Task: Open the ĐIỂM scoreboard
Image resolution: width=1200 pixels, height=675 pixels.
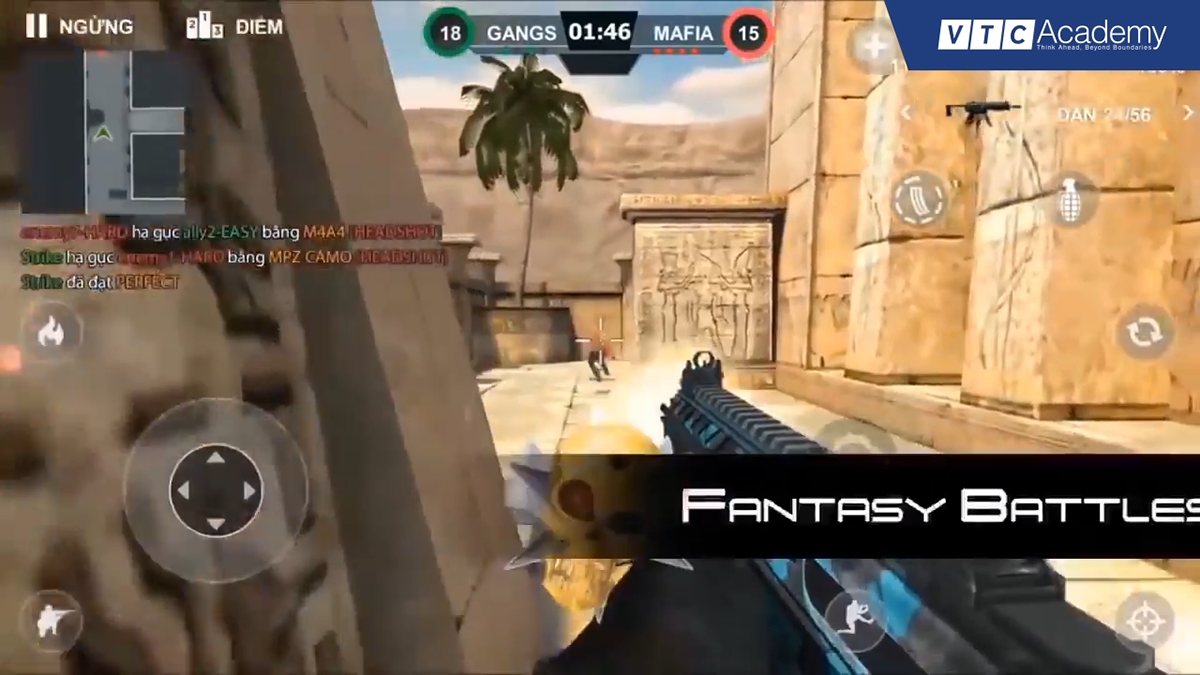Action: (x=235, y=27)
